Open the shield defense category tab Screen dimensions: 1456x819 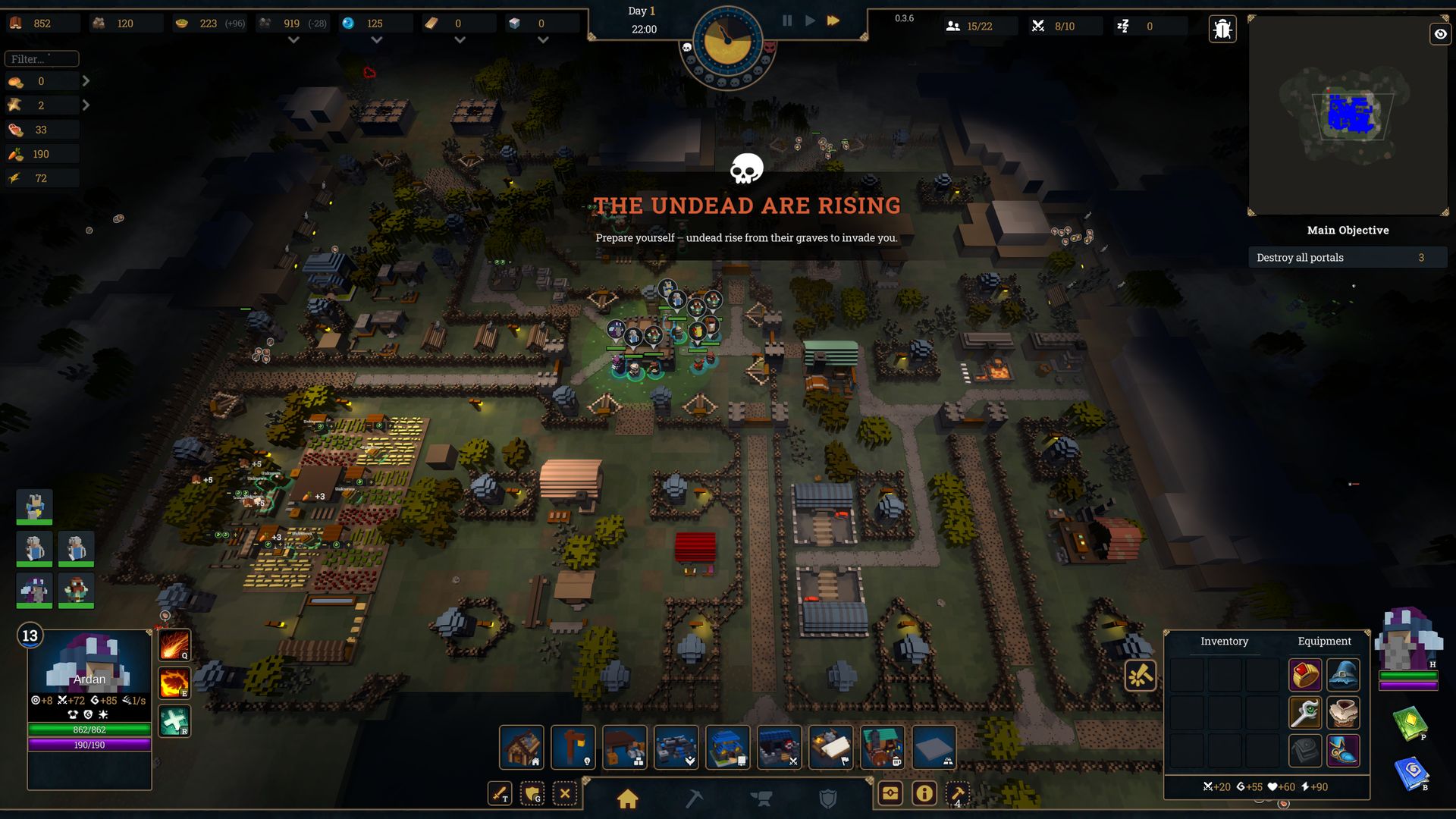tap(828, 799)
